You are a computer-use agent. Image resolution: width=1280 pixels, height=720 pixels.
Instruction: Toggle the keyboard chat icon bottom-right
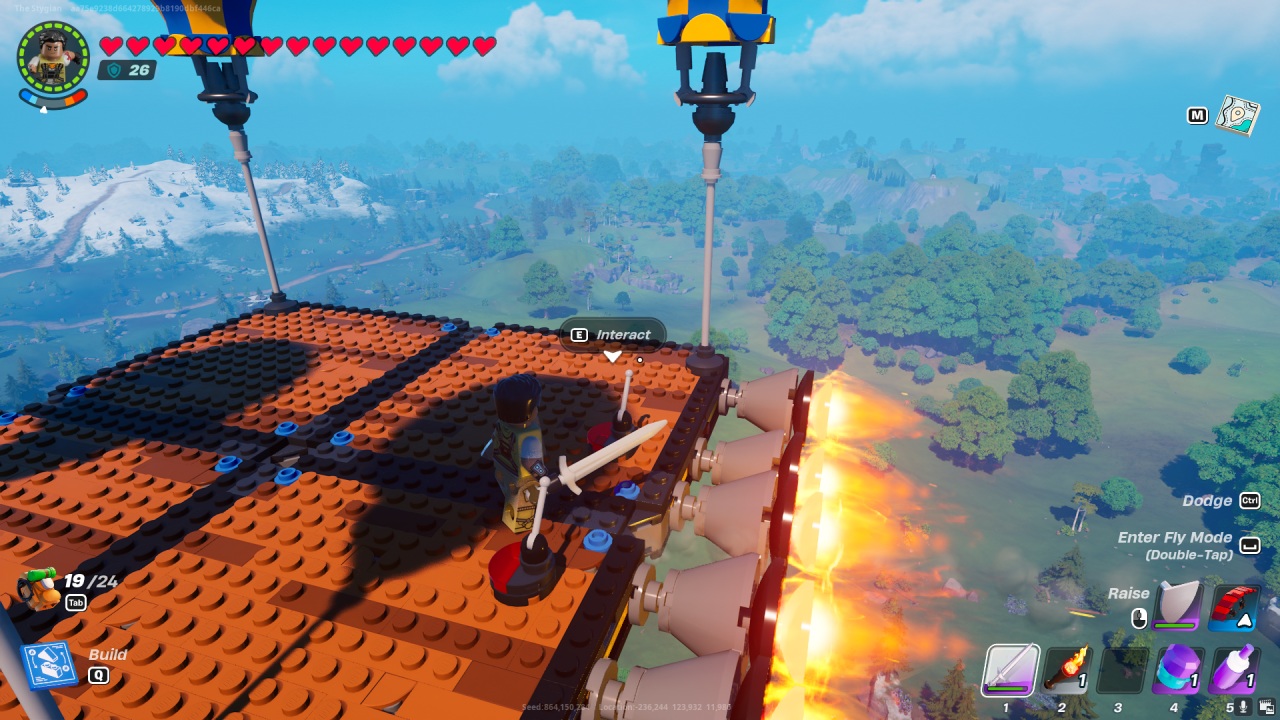[1266, 705]
